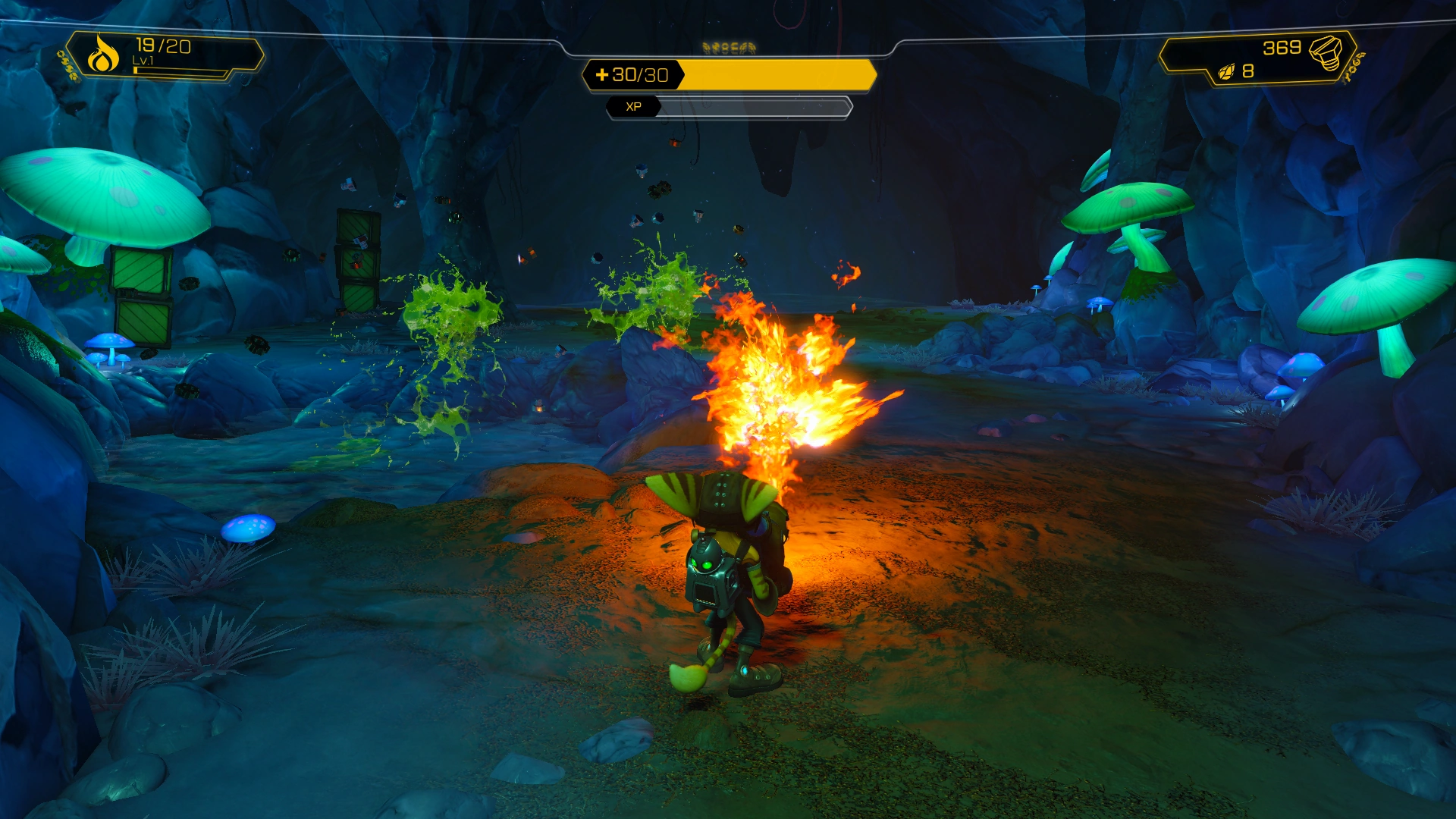Click the XP label
Viewport: 1456px width, 819px height.
coord(634,107)
